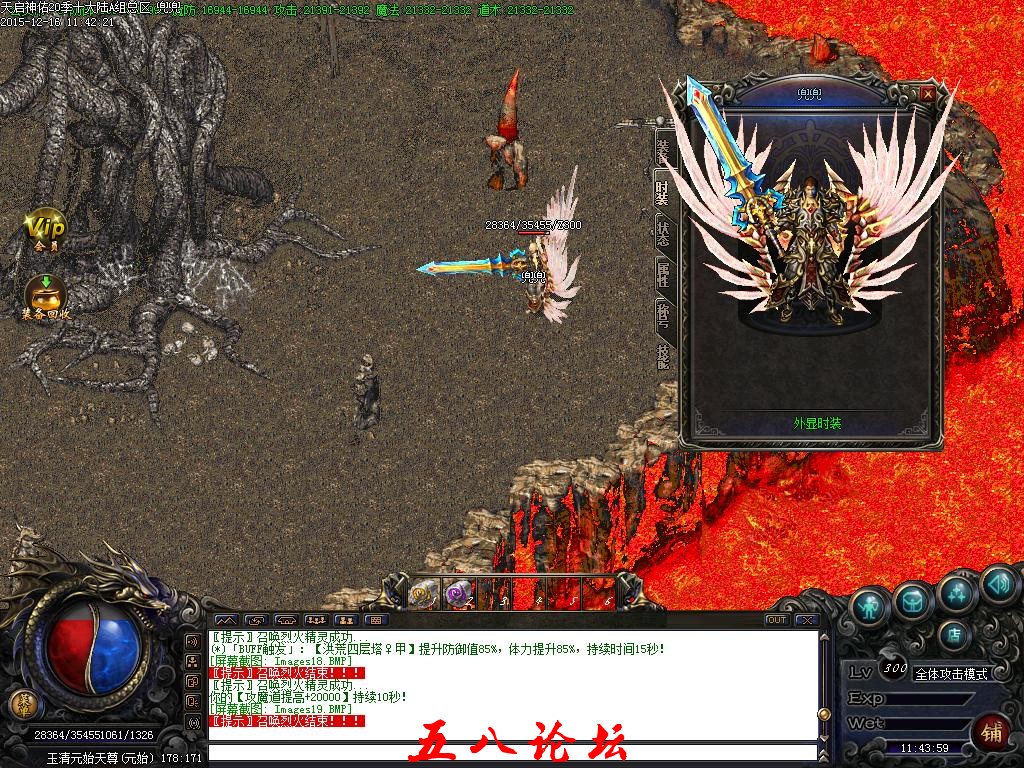This screenshot has width=1024, height=768.
Task: Open the character figure round button
Action: [870, 607]
